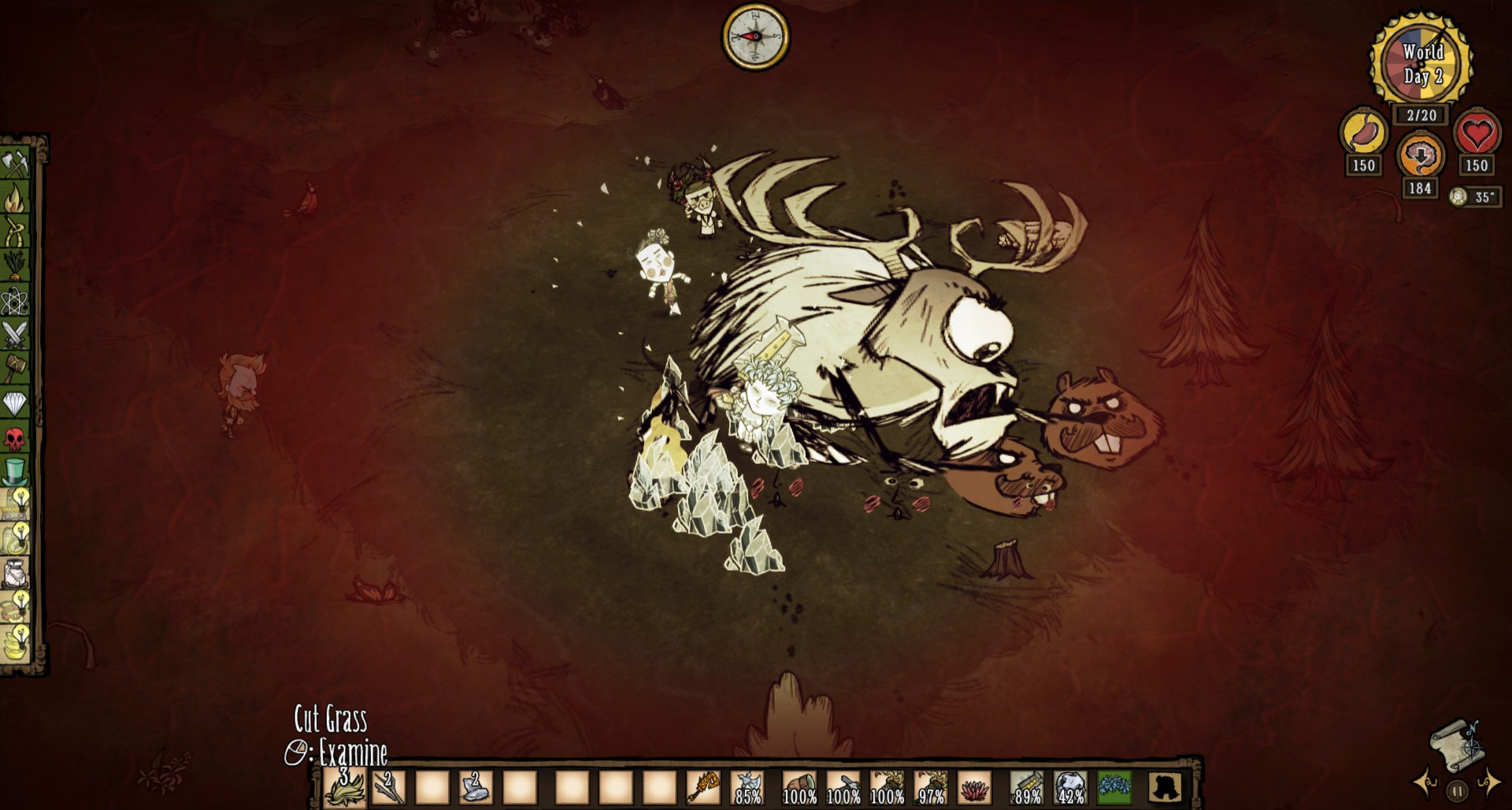Select the blue flower garland head slot
The width and height of the screenshot is (1512, 810).
point(1114,787)
